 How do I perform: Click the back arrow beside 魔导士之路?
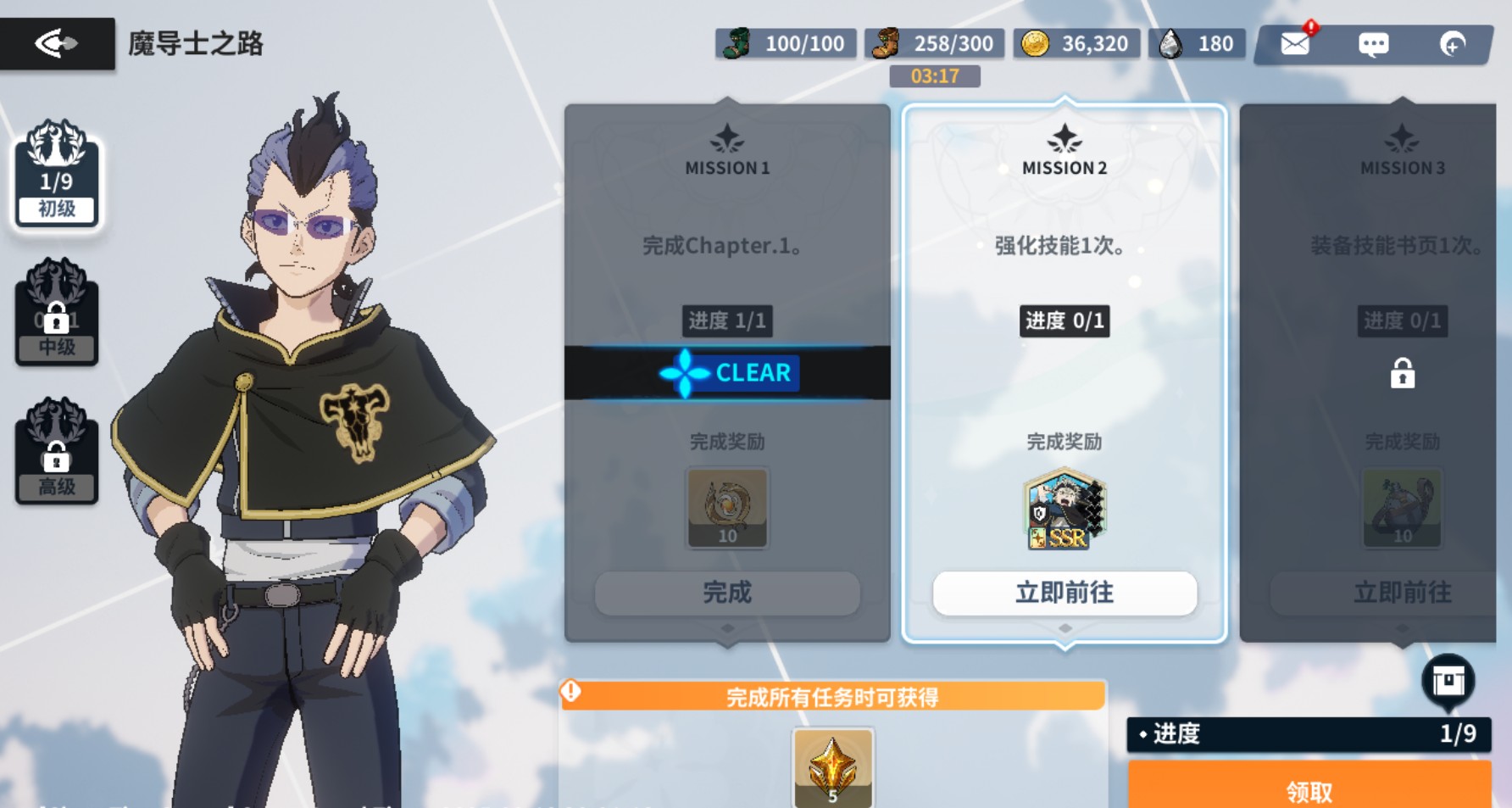coord(57,43)
